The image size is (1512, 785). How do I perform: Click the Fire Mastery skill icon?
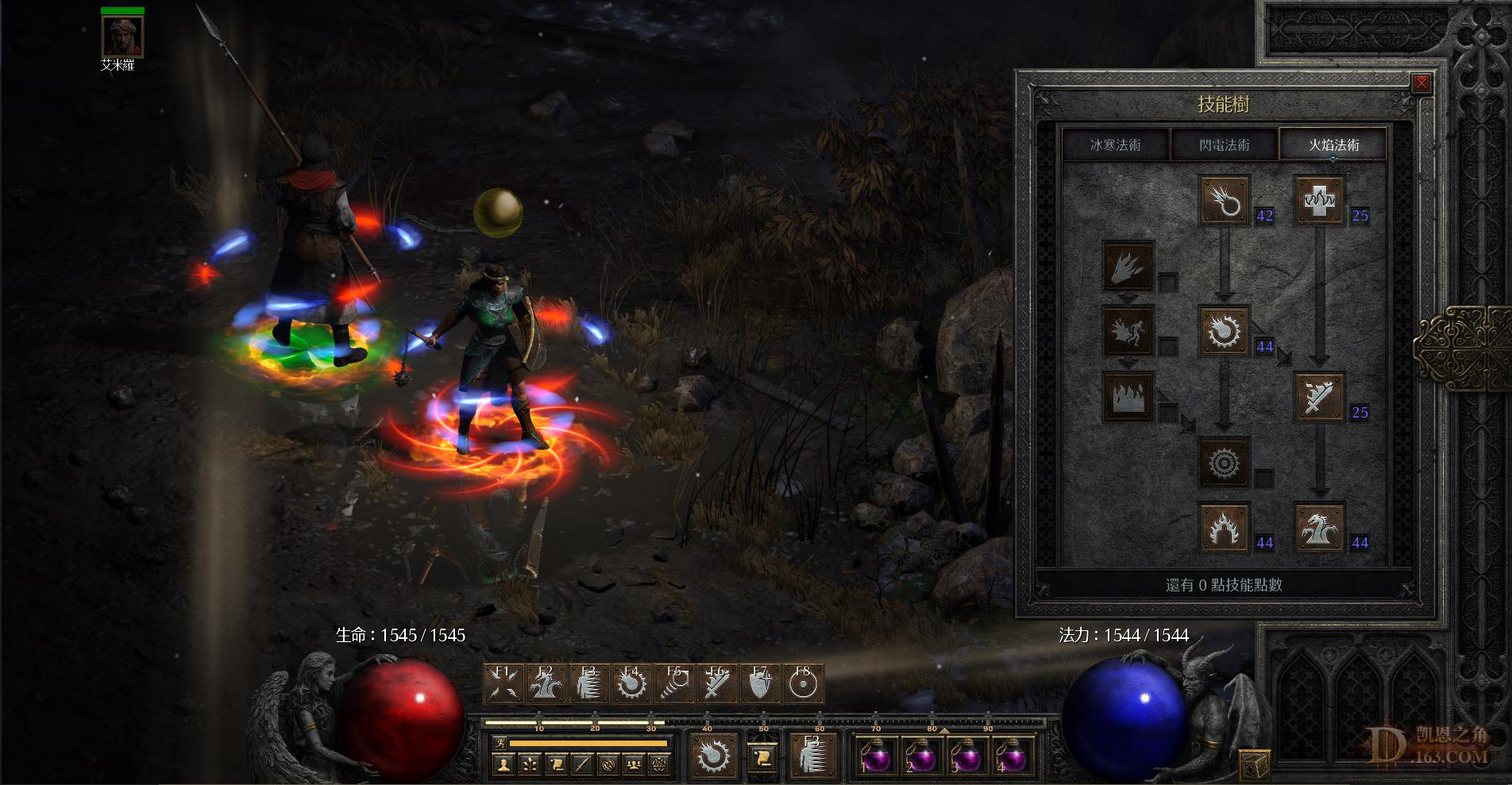[1224, 527]
